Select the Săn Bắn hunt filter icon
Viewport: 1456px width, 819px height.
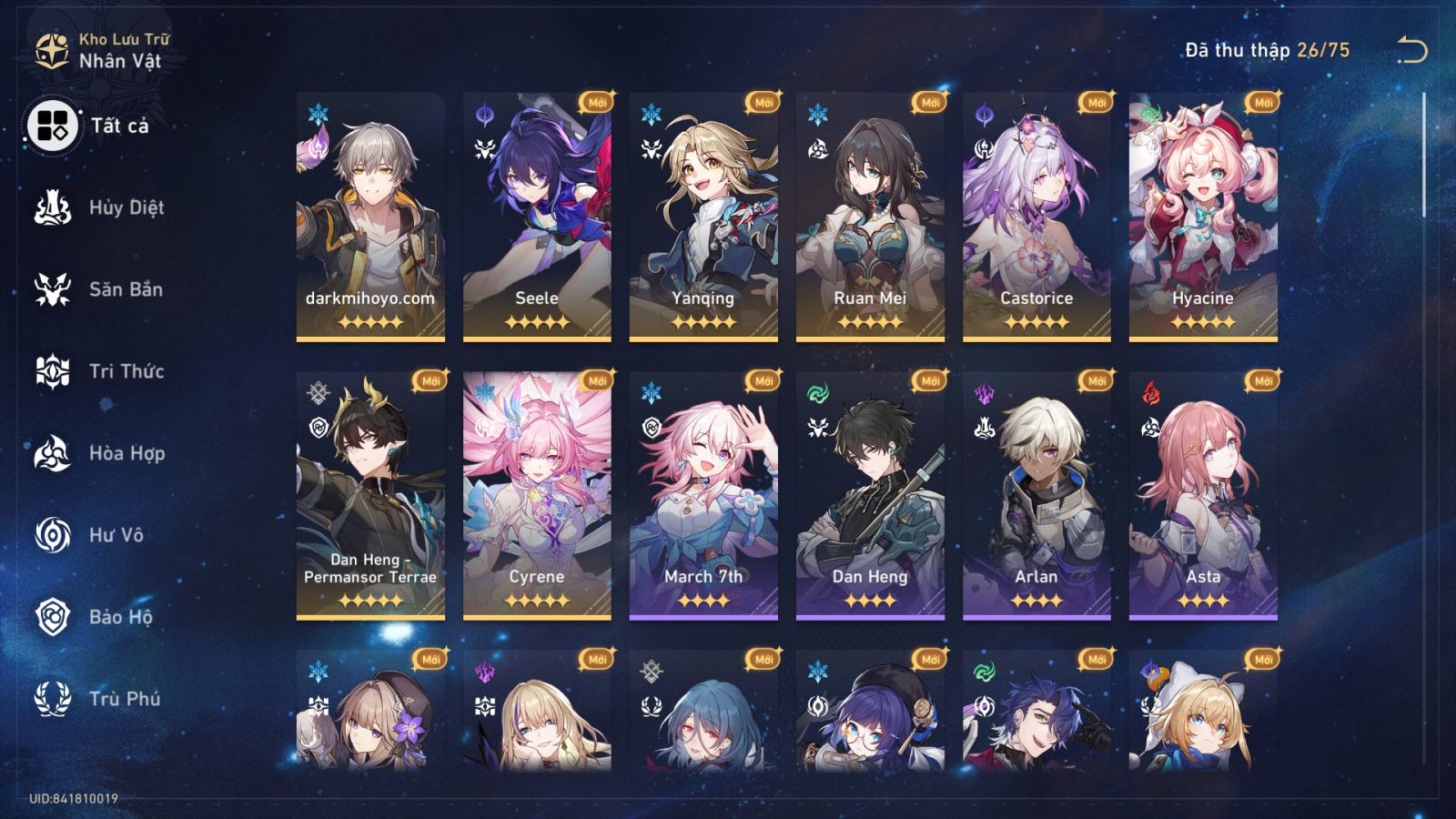[x=50, y=289]
